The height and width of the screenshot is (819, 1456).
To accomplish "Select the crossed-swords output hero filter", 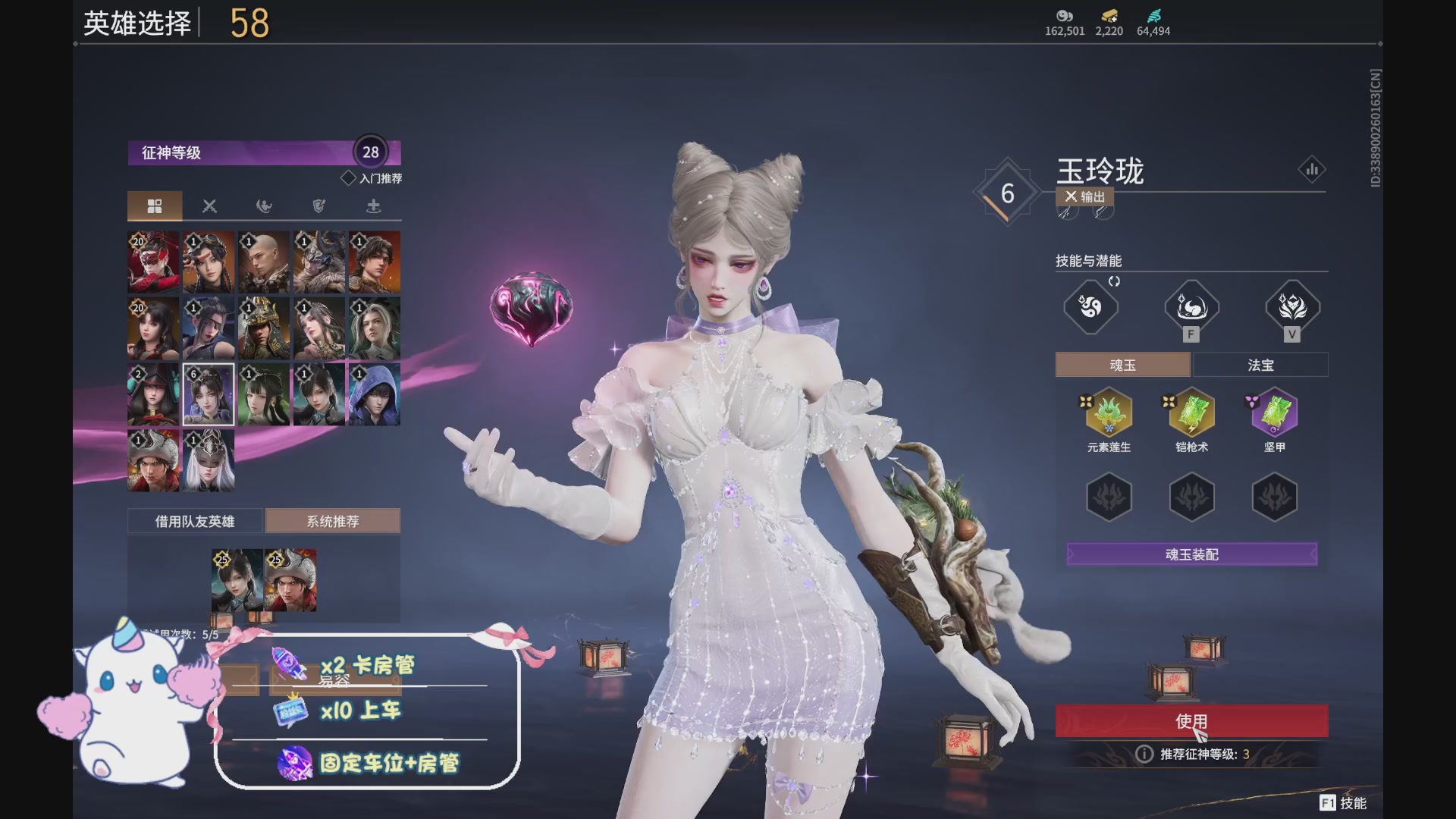I will pyautogui.click(x=209, y=206).
